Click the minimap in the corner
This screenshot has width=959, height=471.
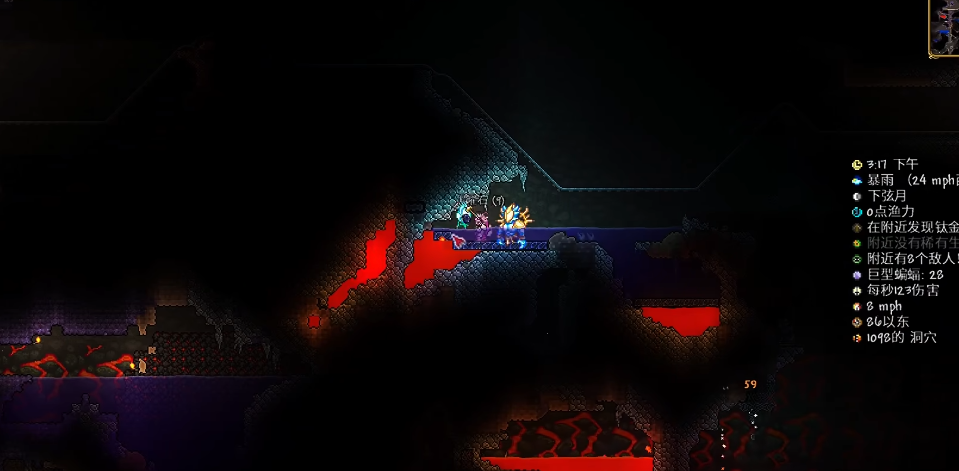945,27
